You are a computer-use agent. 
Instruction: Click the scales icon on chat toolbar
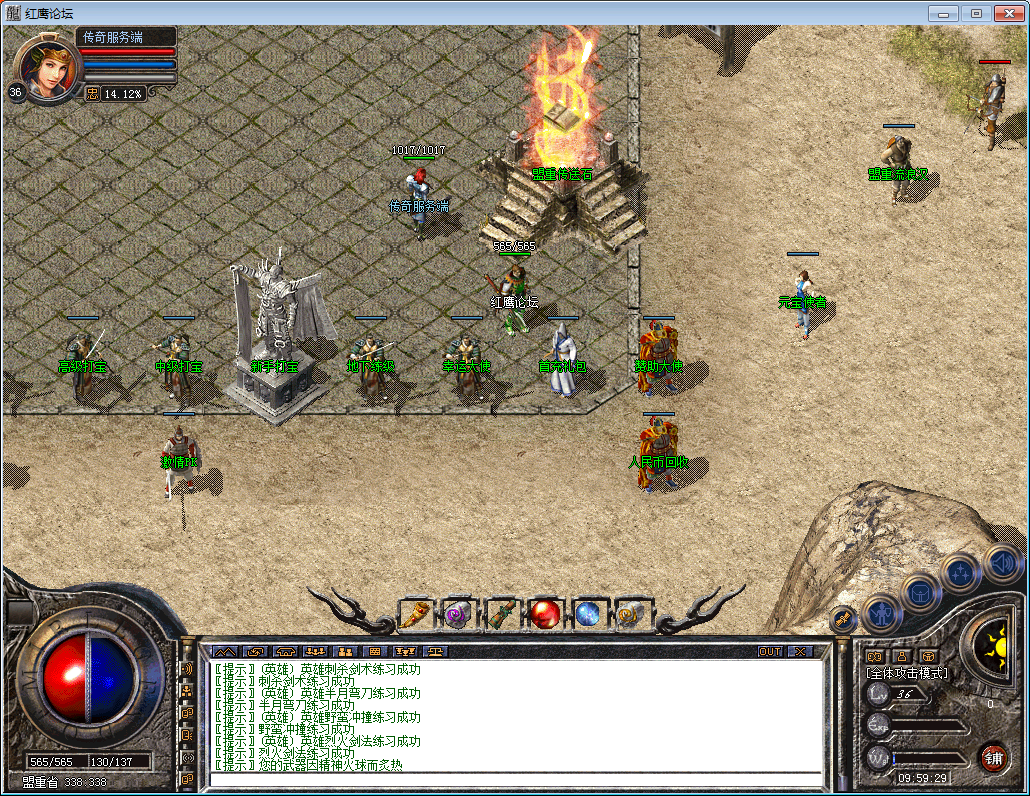[x=435, y=651]
